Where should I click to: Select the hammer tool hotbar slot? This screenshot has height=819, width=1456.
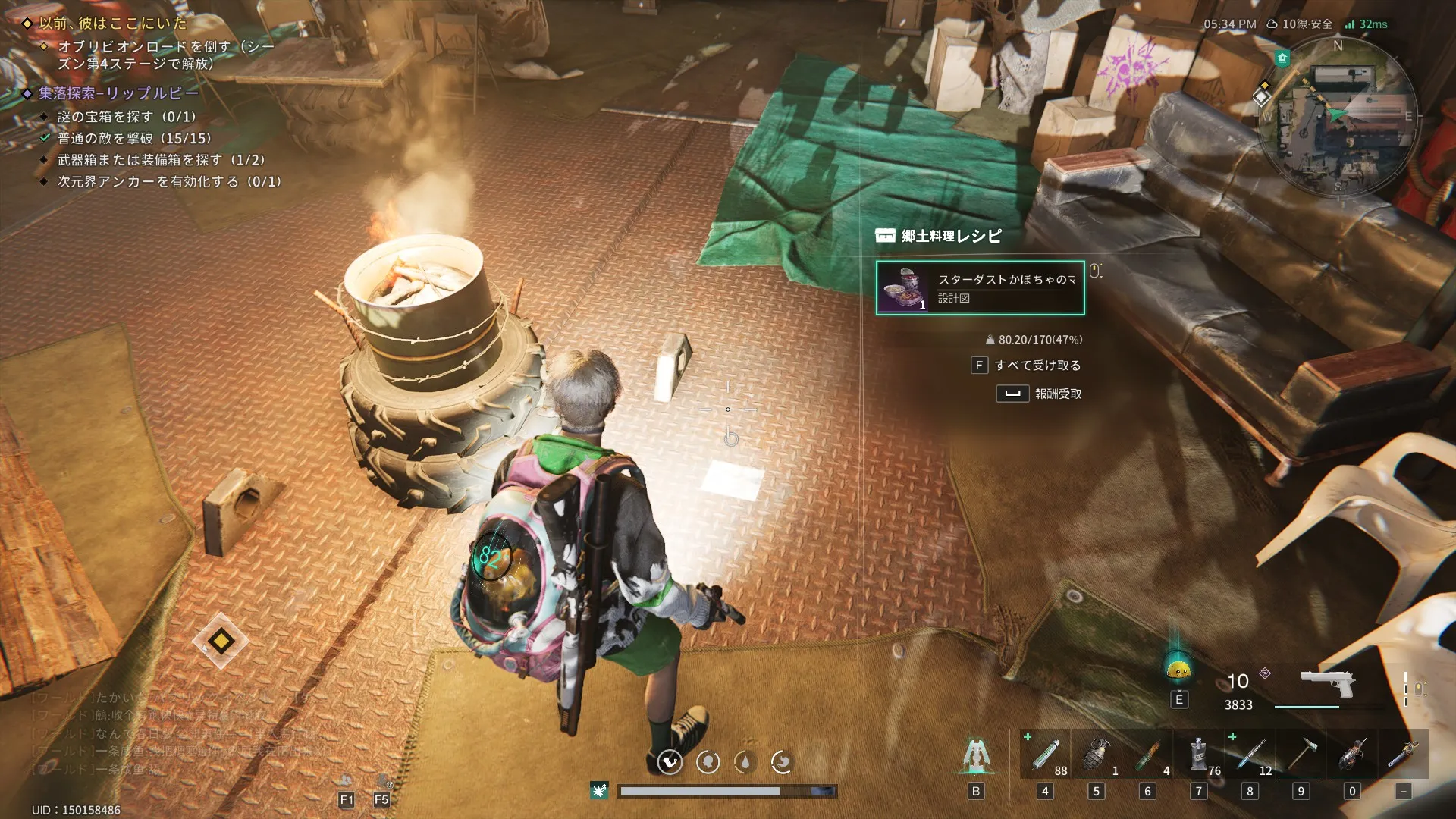1301,755
